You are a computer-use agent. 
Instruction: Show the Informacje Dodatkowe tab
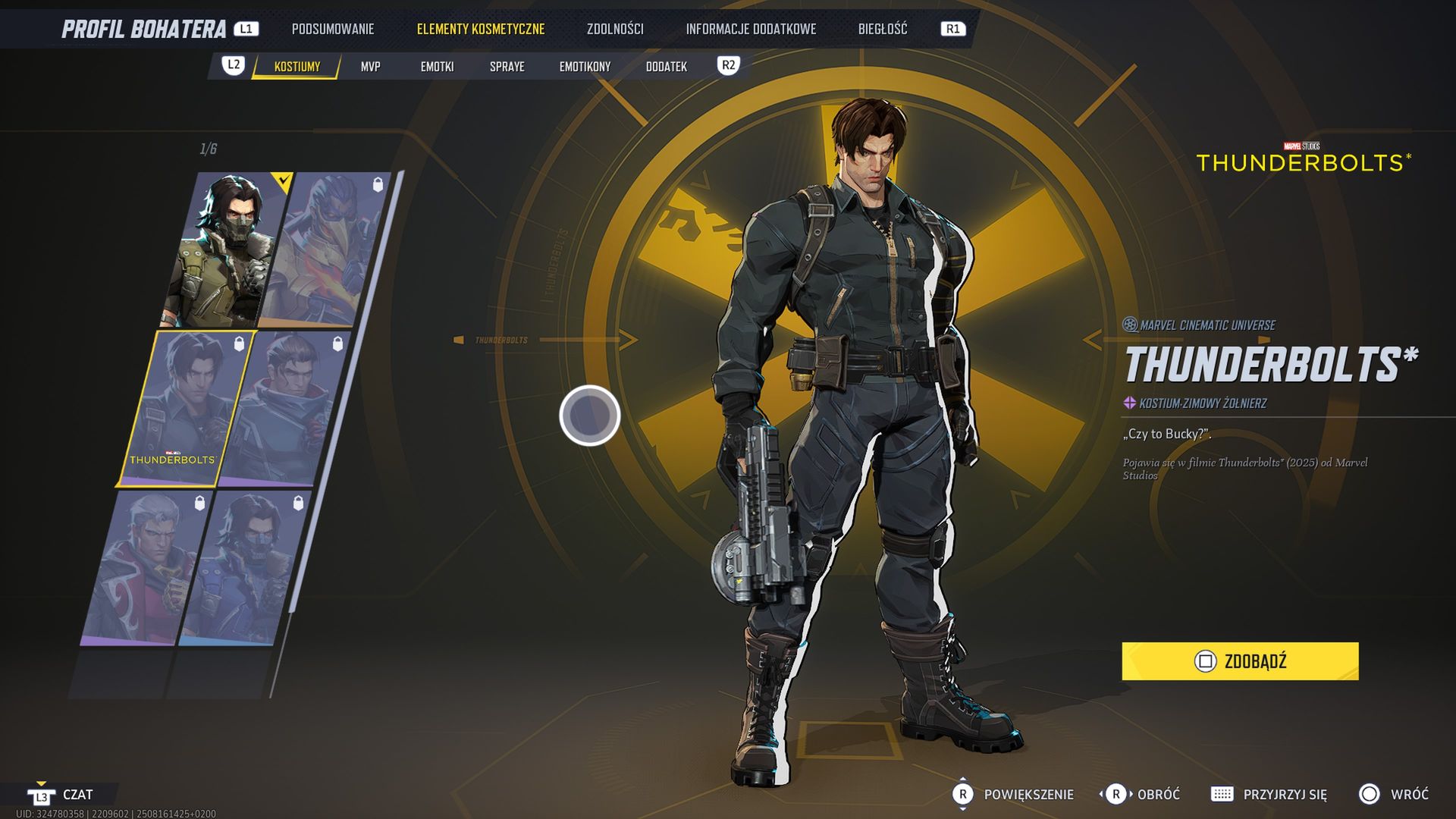pos(750,30)
